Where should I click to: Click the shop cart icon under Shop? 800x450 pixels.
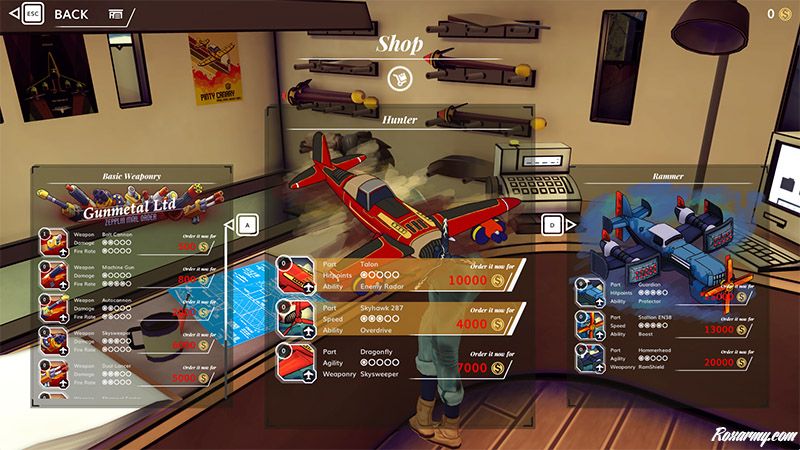click(398, 77)
